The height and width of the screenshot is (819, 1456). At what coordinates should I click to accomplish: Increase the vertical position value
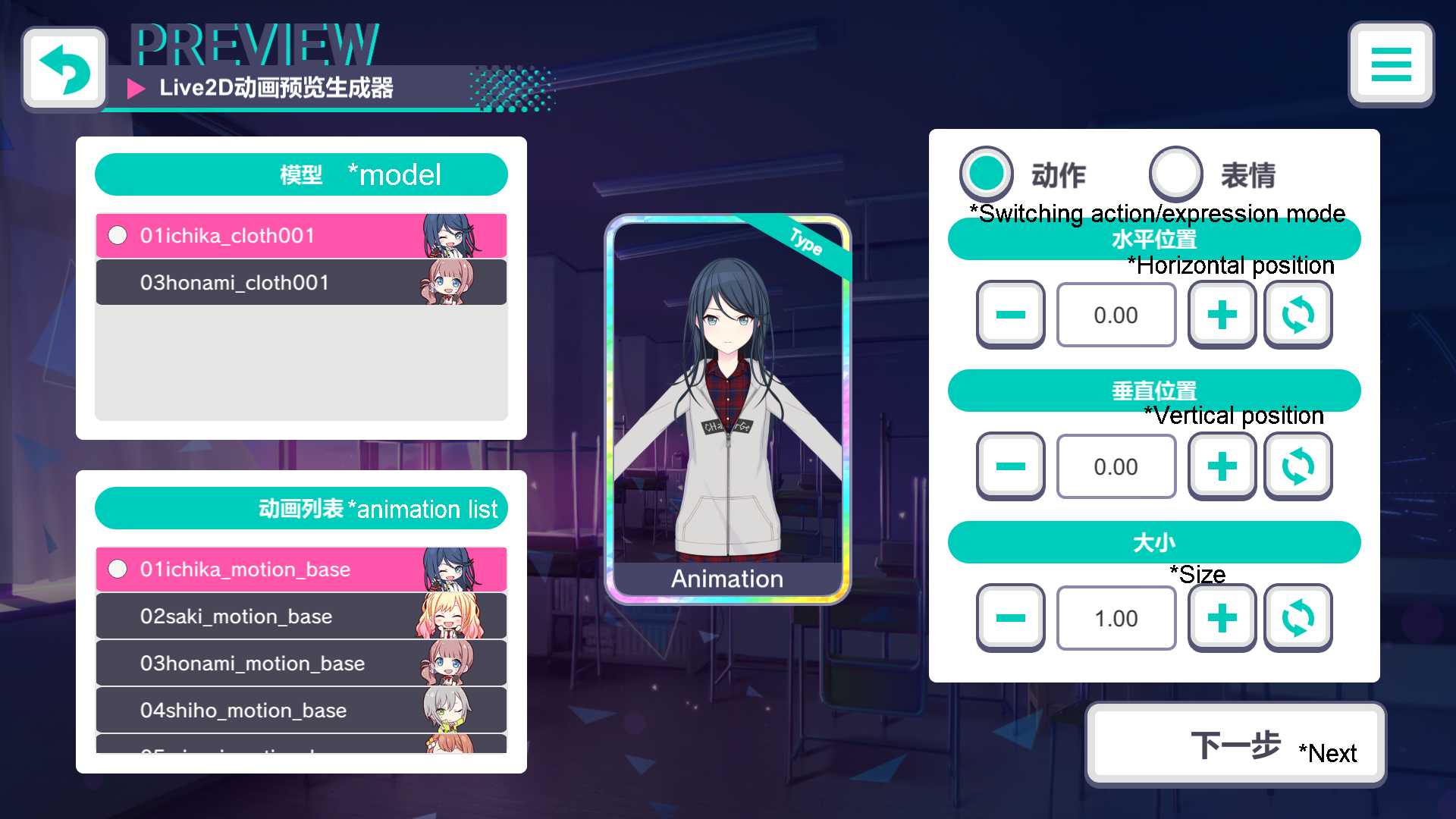(1222, 466)
